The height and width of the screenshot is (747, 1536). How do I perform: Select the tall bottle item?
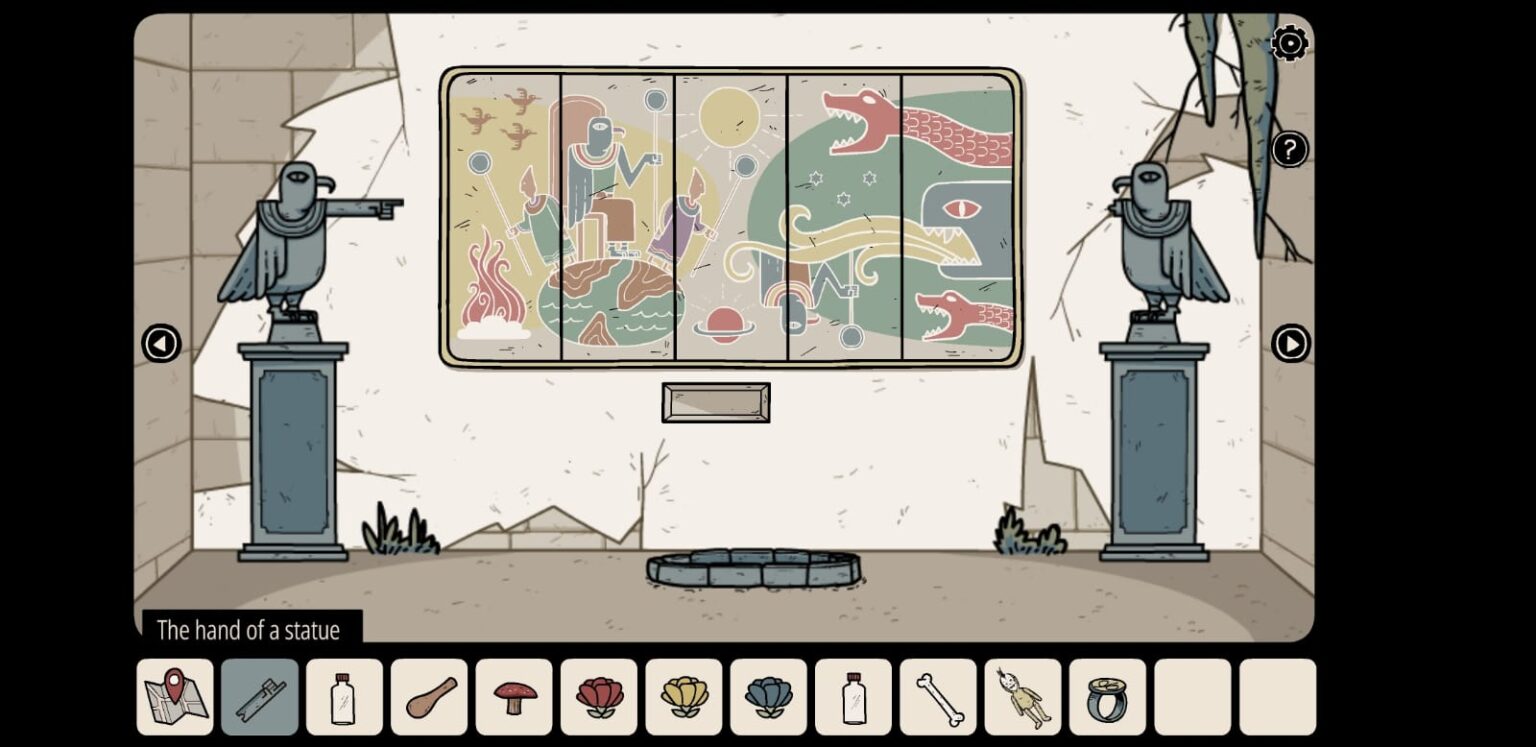tap(852, 696)
